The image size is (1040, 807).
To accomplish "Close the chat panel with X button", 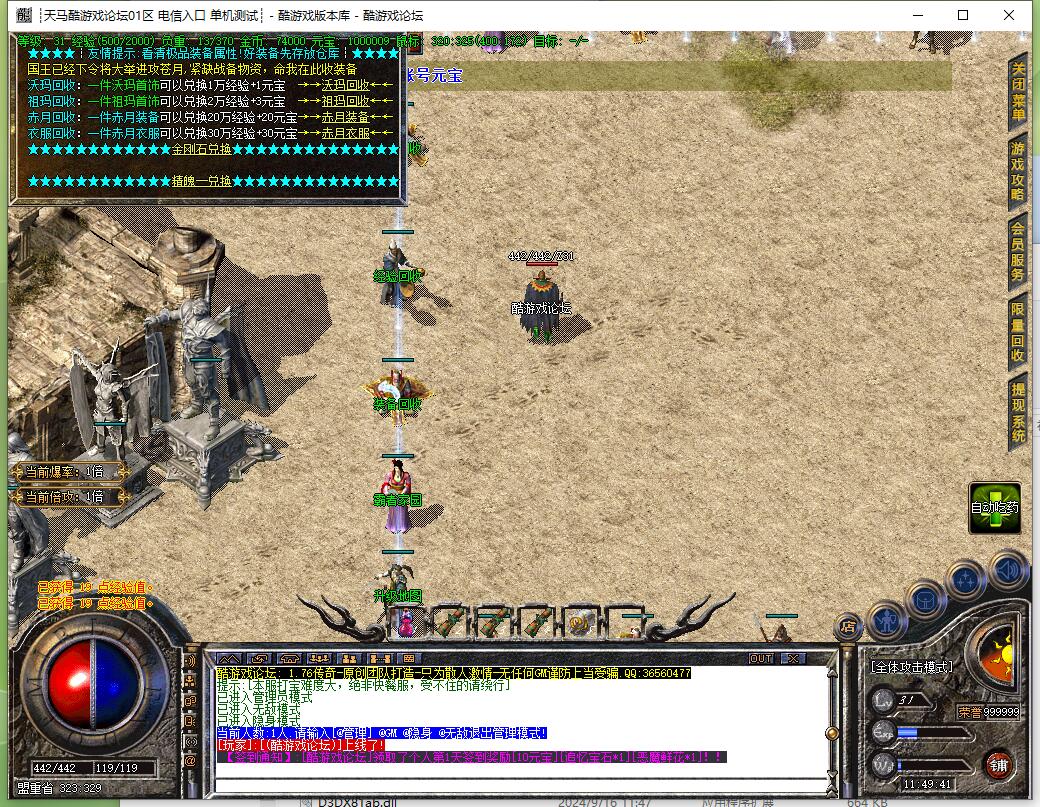I will pyautogui.click(x=792, y=658).
